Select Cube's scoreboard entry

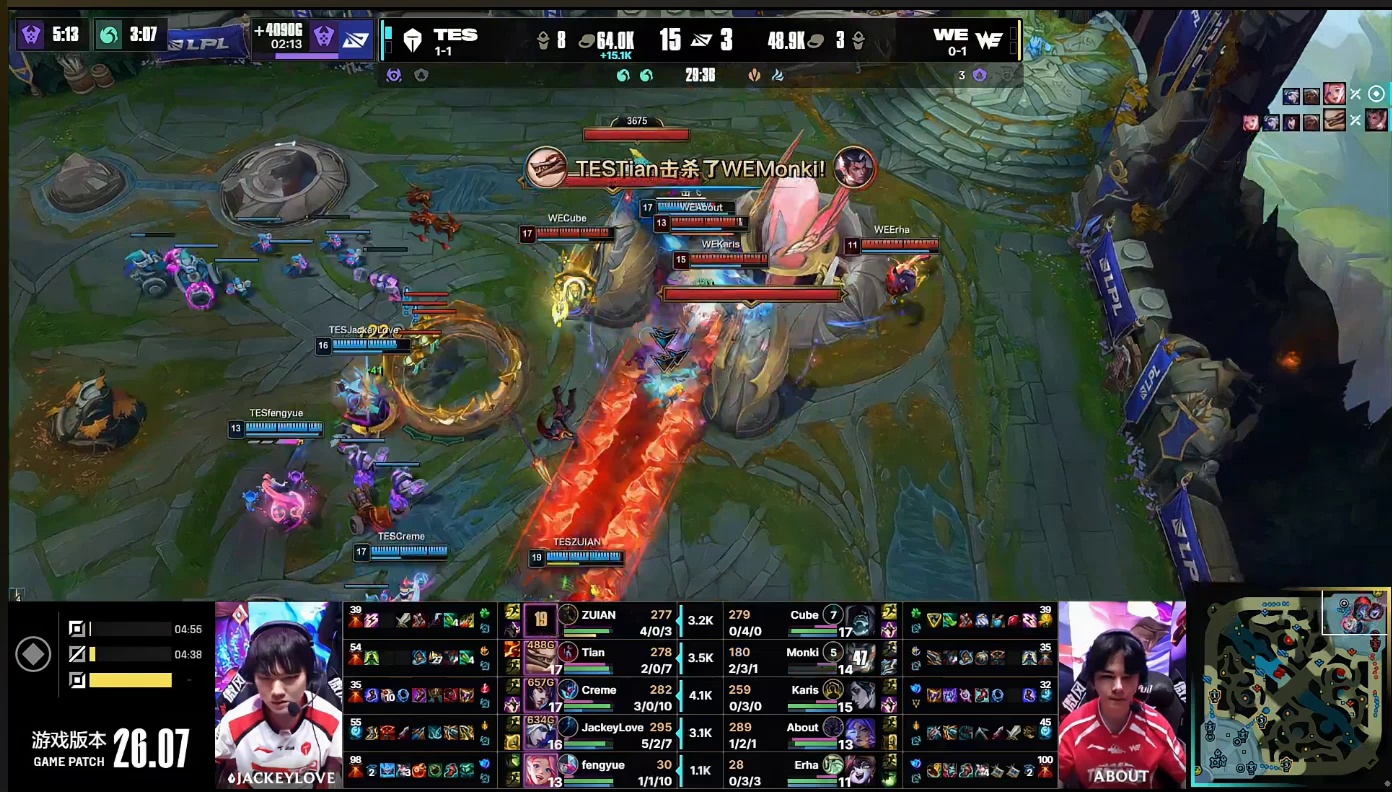(x=803, y=616)
